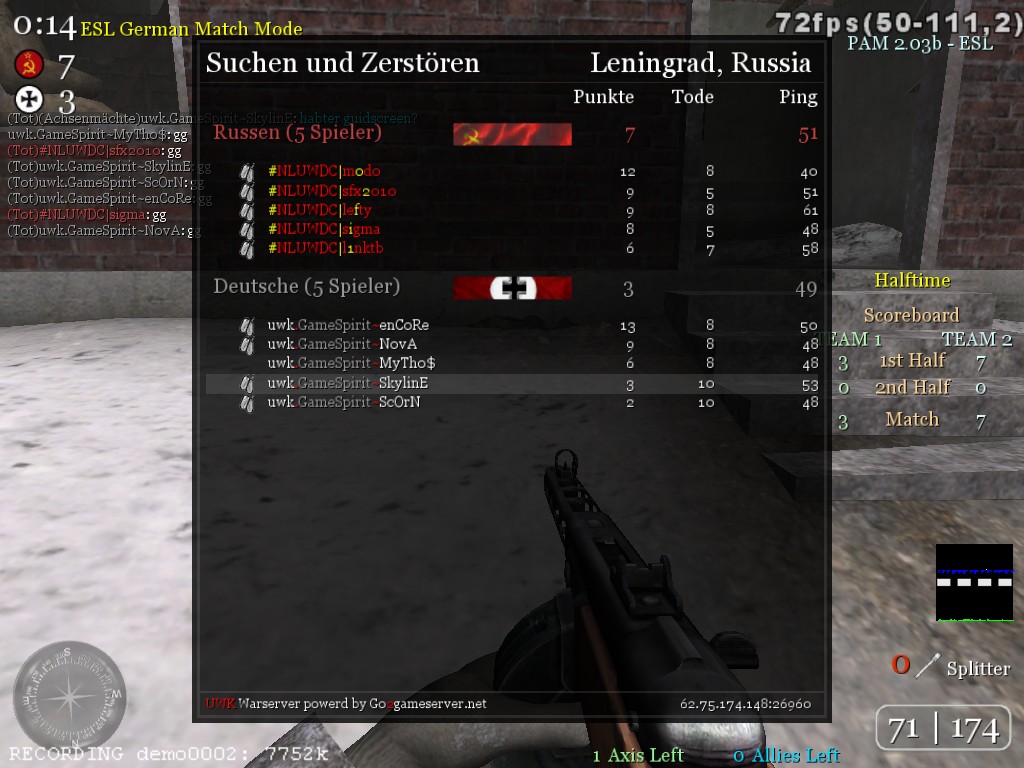
Task: Click the Soviet flag on the scoreboard
Action: (x=512, y=135)
